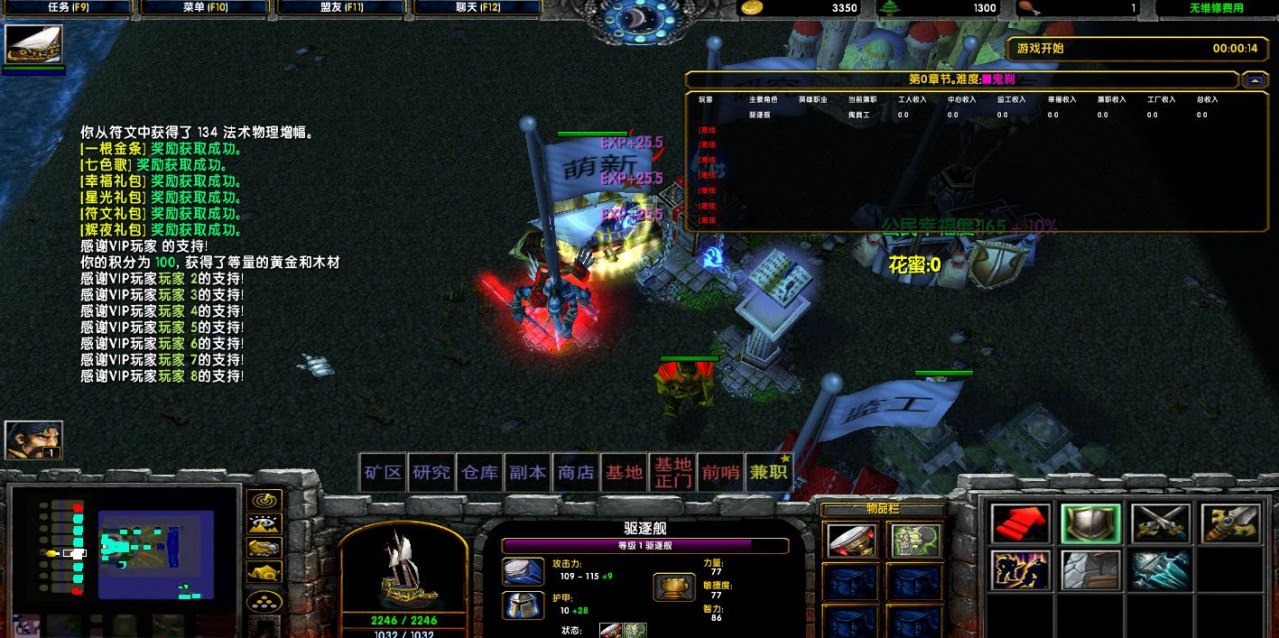Select the 前哨 outpost button
Image resolution: width=1279 pixels, height=638 pixels.
coord(720,472)
